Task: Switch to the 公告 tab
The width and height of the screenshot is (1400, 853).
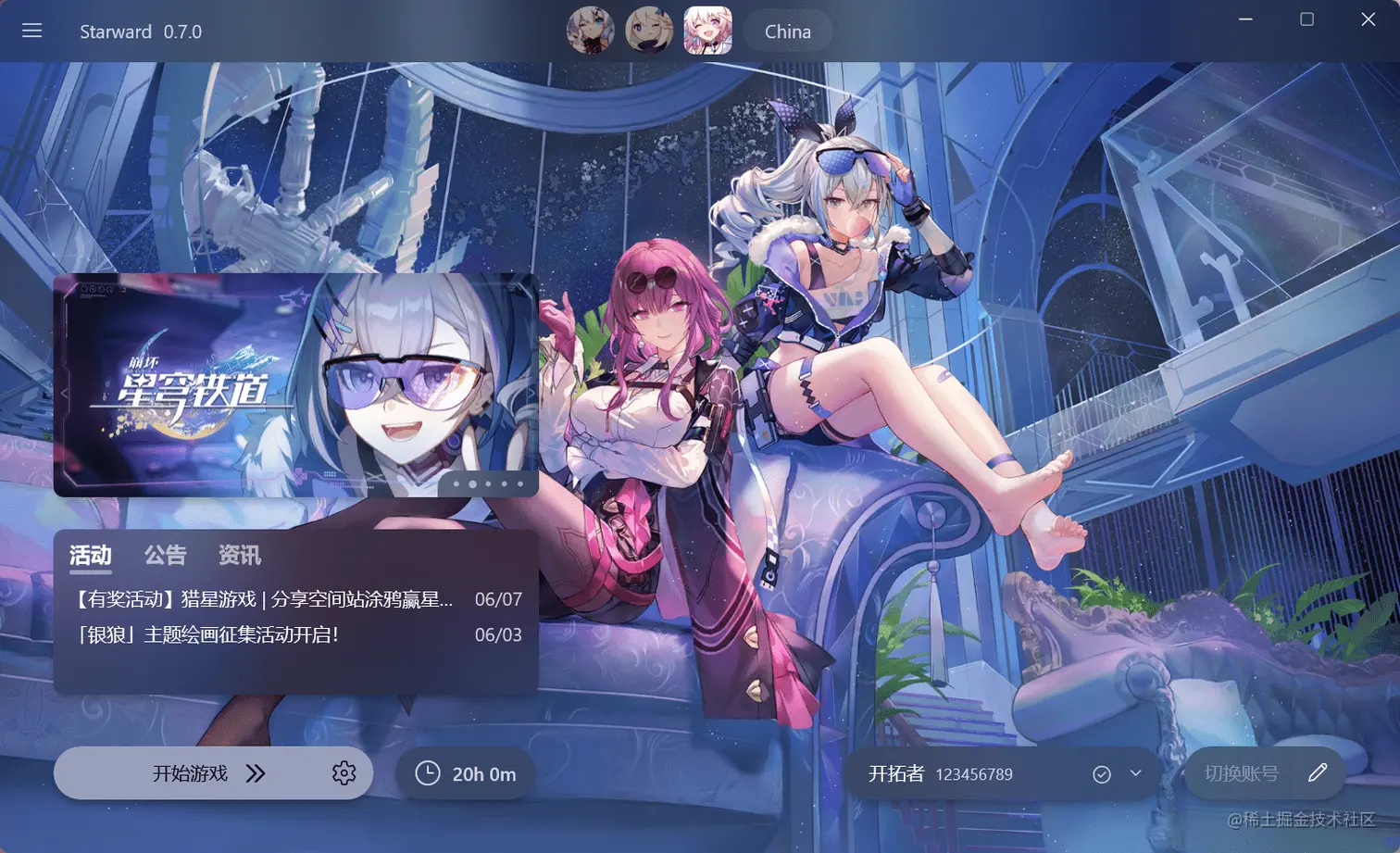Action: pyautogui.click(x=165, y=555)
